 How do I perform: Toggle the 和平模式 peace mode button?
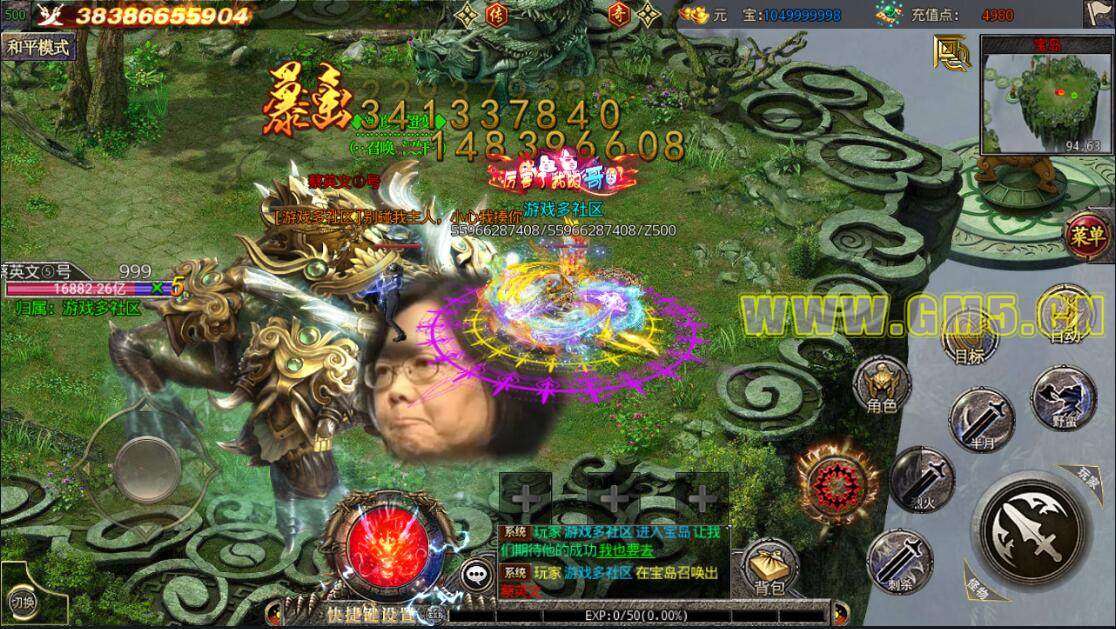click(x=39, y=47)
